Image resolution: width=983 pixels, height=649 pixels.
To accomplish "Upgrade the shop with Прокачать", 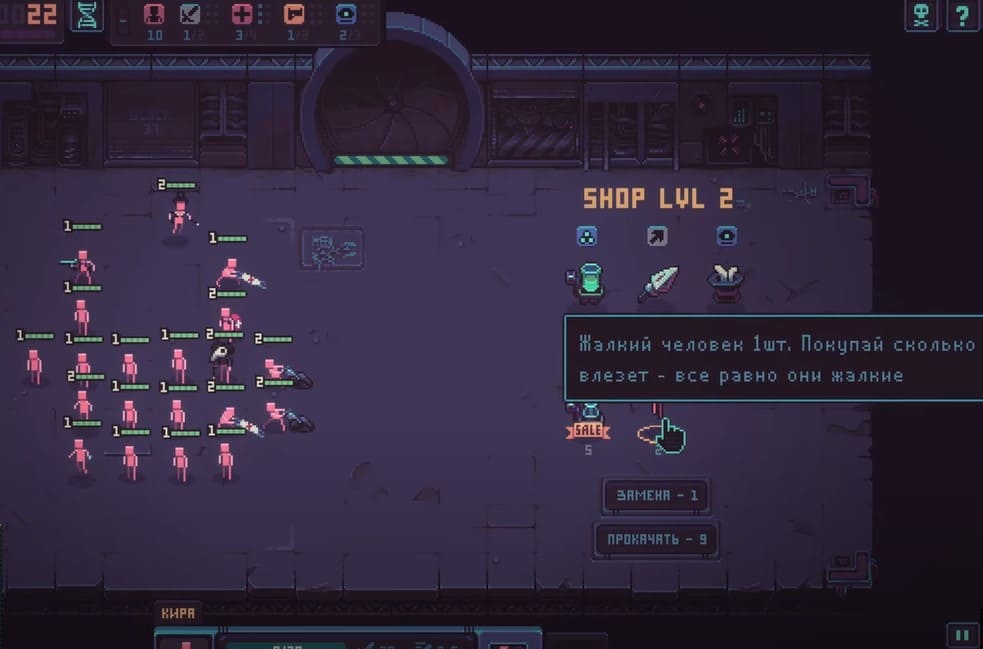I will [657, 538].
